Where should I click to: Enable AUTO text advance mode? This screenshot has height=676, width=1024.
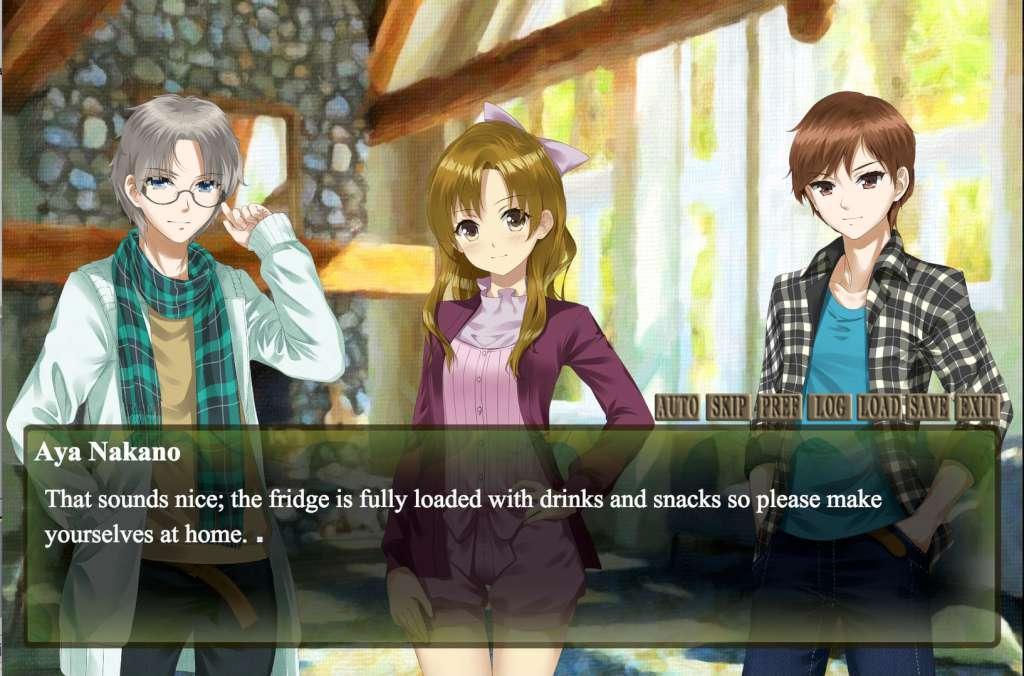[x=678, y=407]
